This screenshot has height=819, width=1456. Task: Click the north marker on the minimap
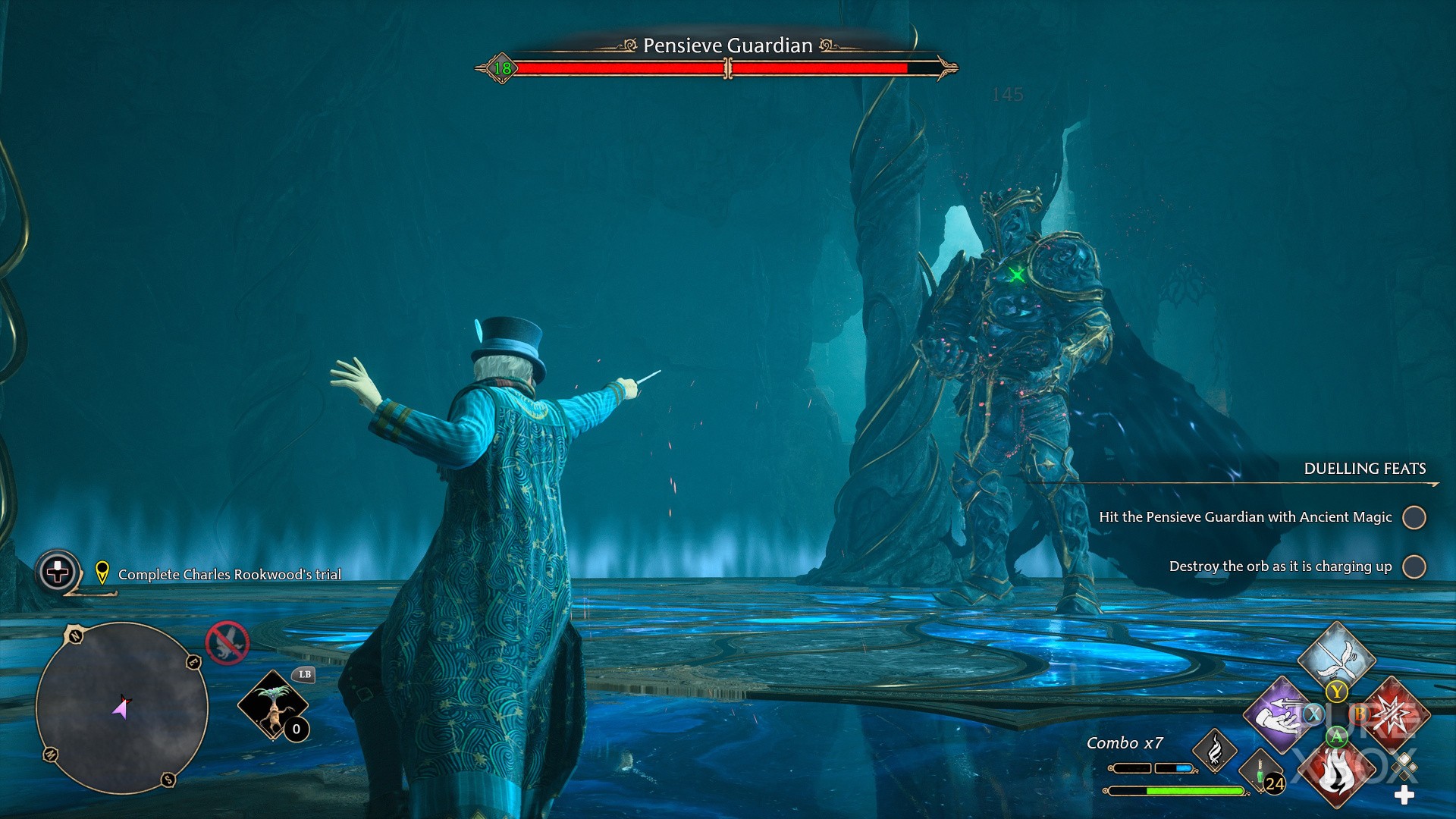[x=75, y=635]
